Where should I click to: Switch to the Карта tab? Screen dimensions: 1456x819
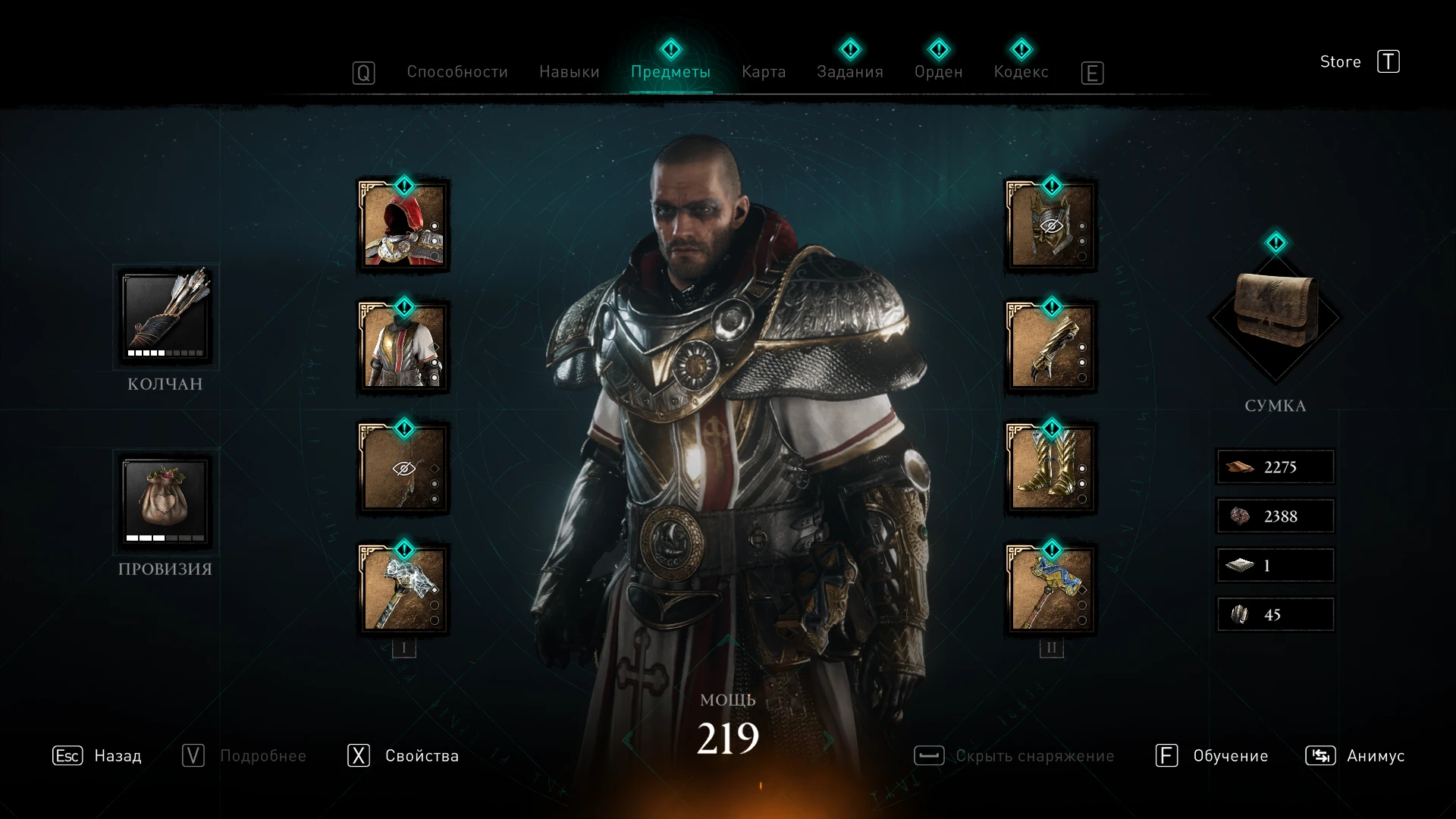pos(764,72)
